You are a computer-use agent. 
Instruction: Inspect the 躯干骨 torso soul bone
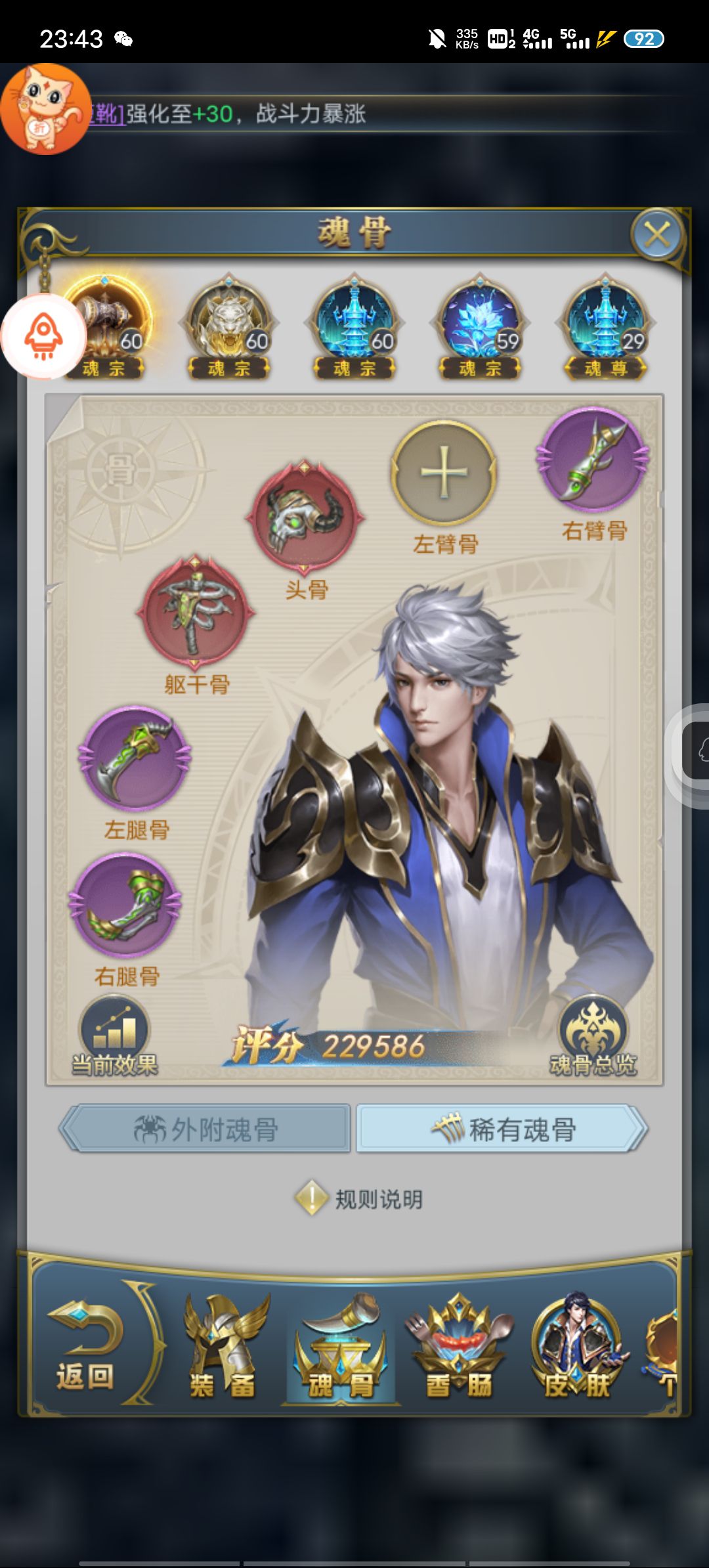click(196, 612)
